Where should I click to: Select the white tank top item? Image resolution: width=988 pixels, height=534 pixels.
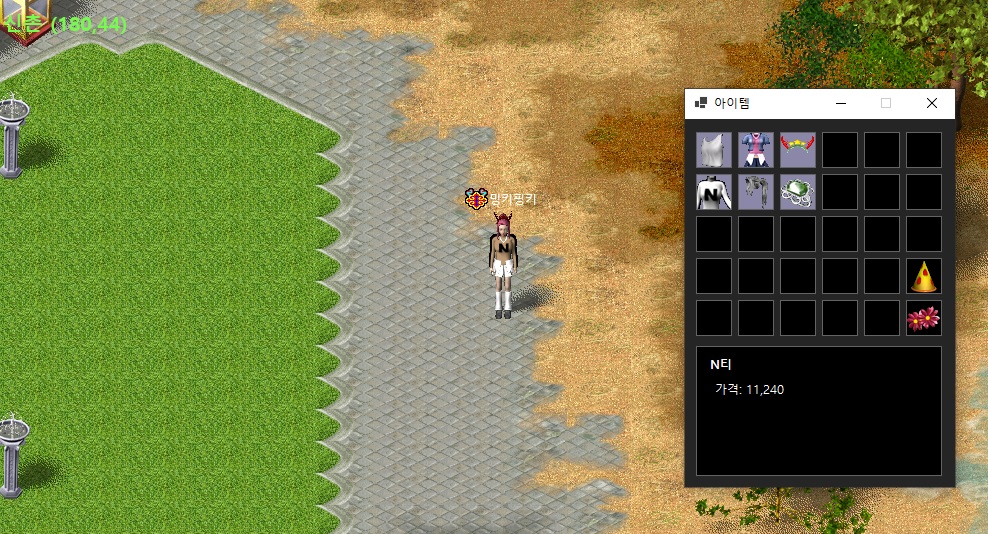(x=714, y=150)
